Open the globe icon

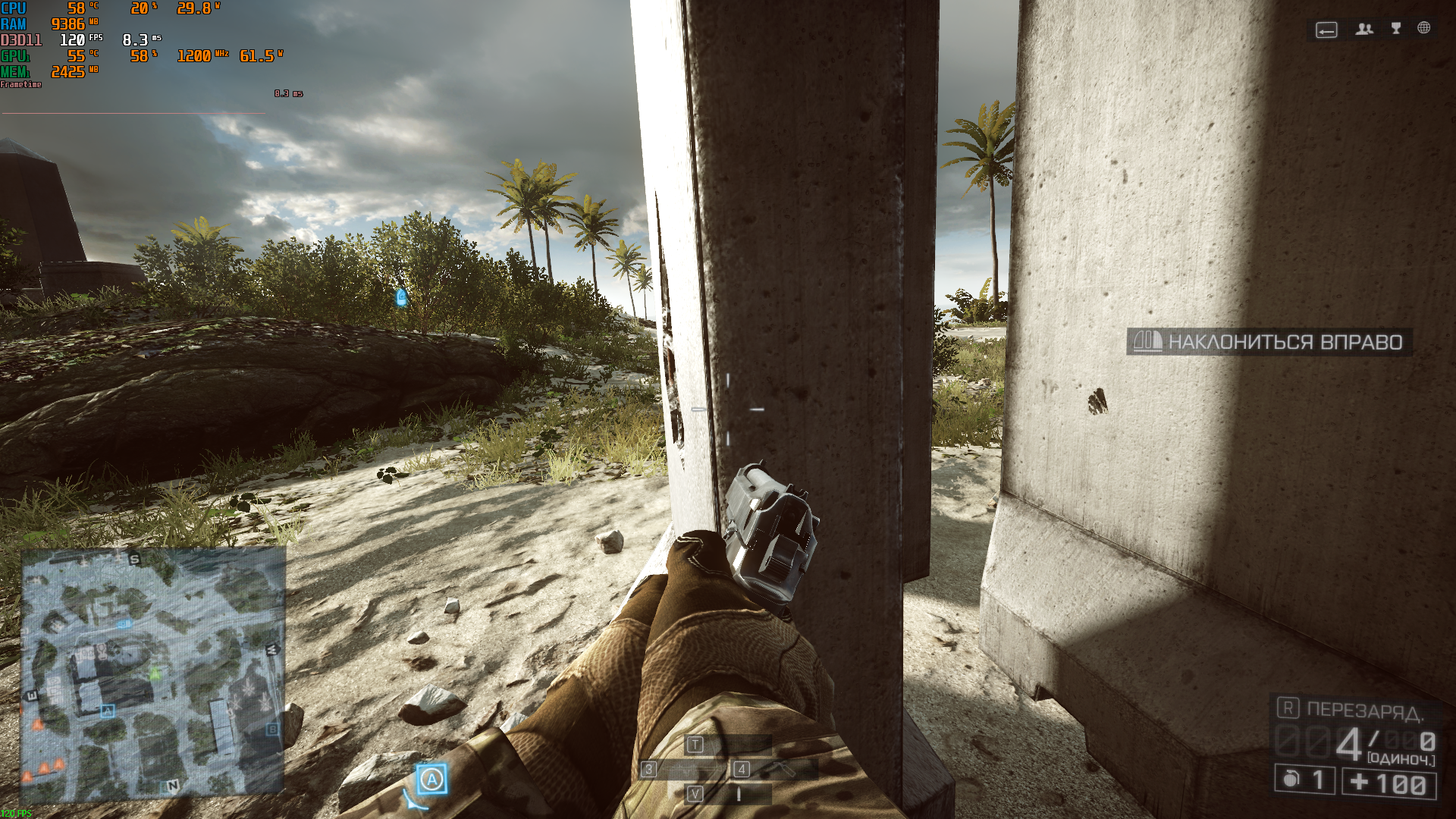point(1424,28)
